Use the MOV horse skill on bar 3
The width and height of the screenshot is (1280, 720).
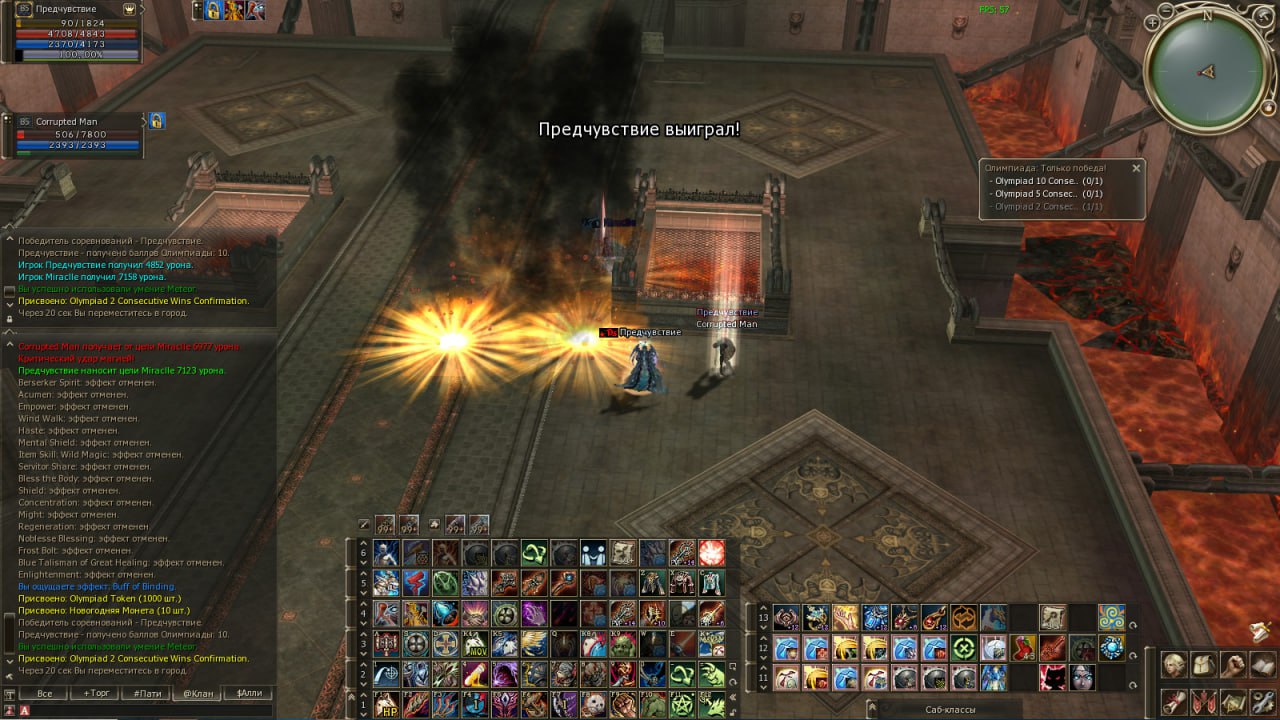click(x=475, y=644)
